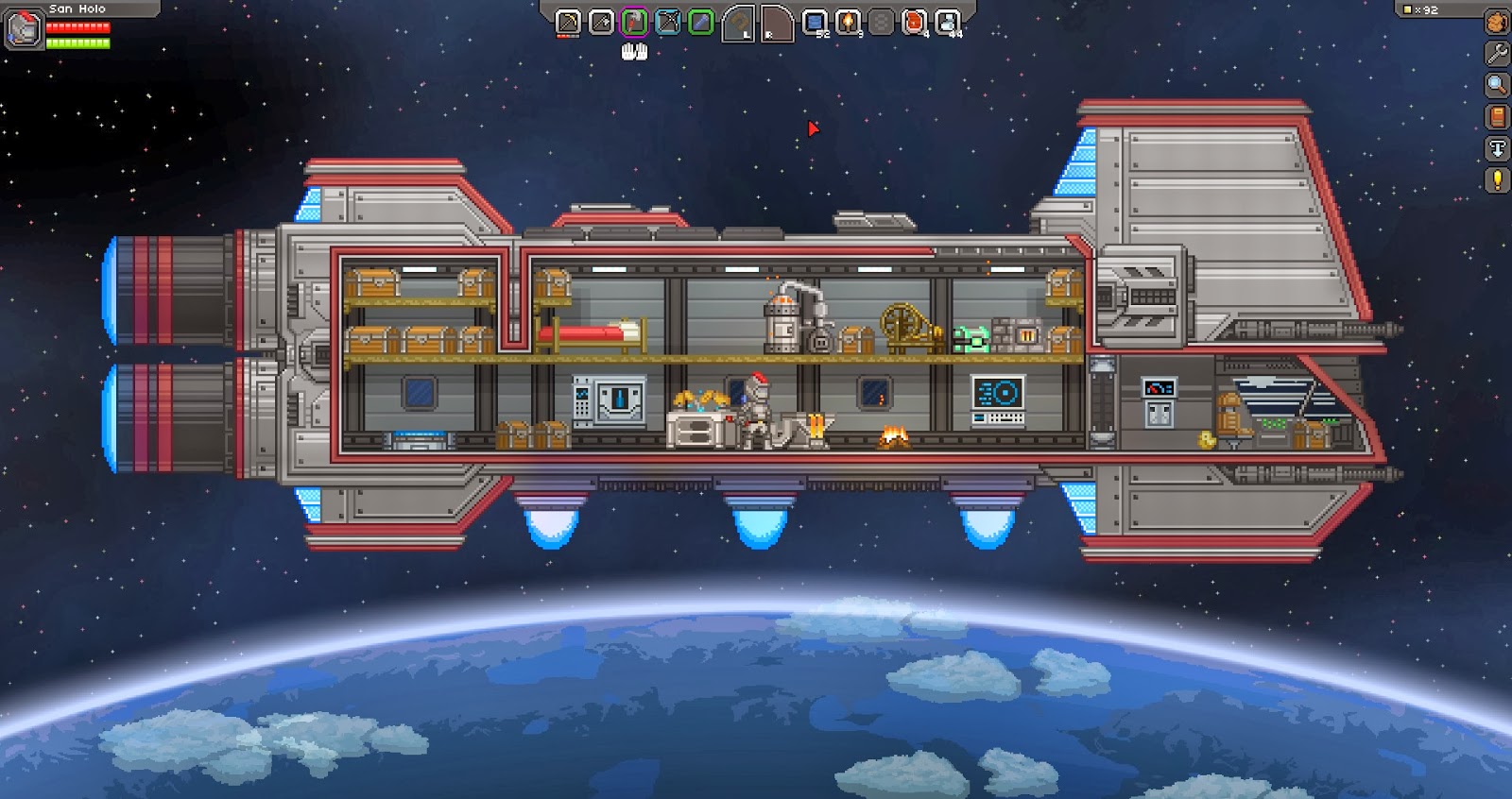Select the red item stack of 4
1512x799 pixels.
pyautogui.click(x=914, y=22)
